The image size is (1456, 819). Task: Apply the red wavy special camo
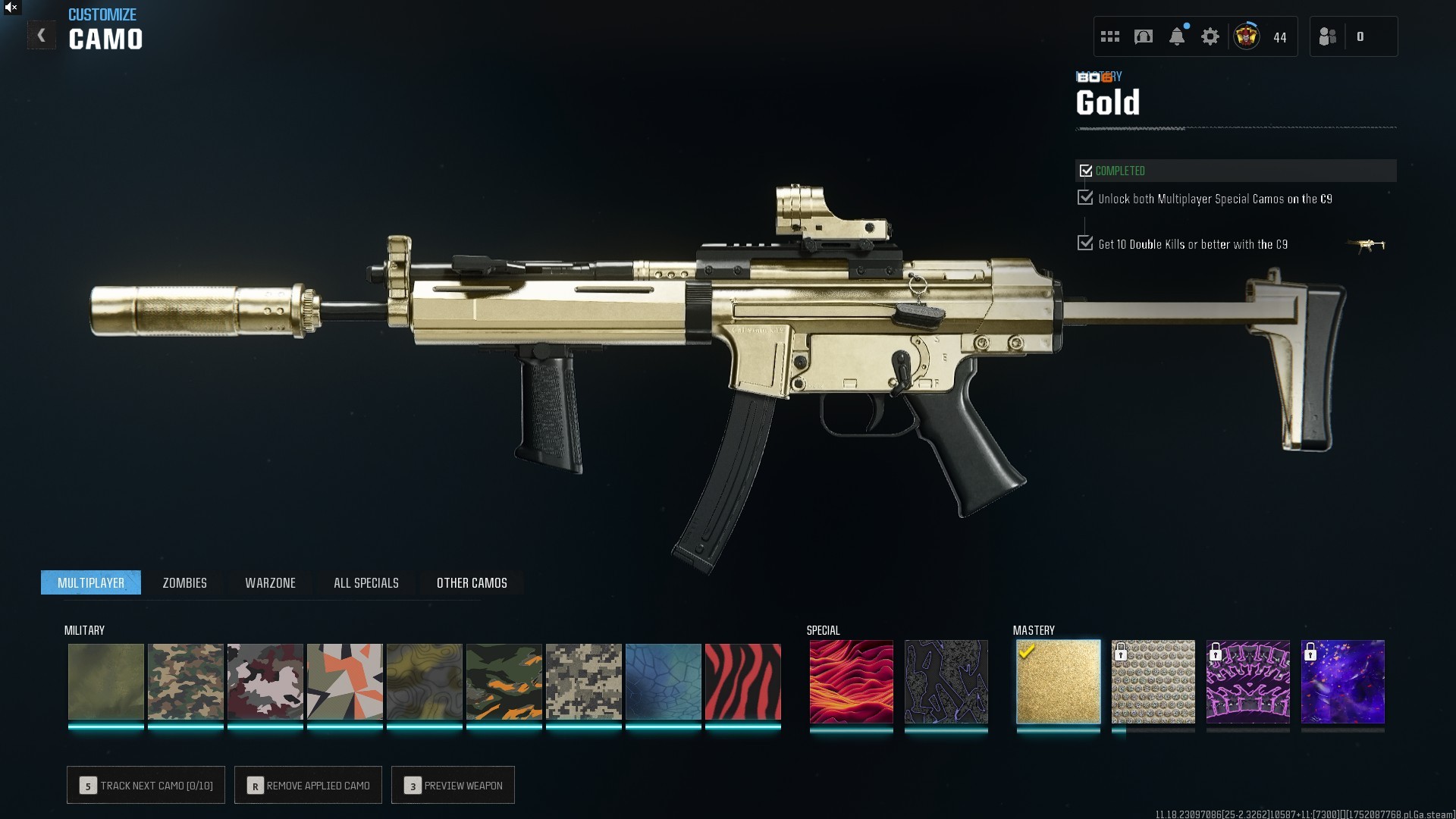click(x=851, y=682)
